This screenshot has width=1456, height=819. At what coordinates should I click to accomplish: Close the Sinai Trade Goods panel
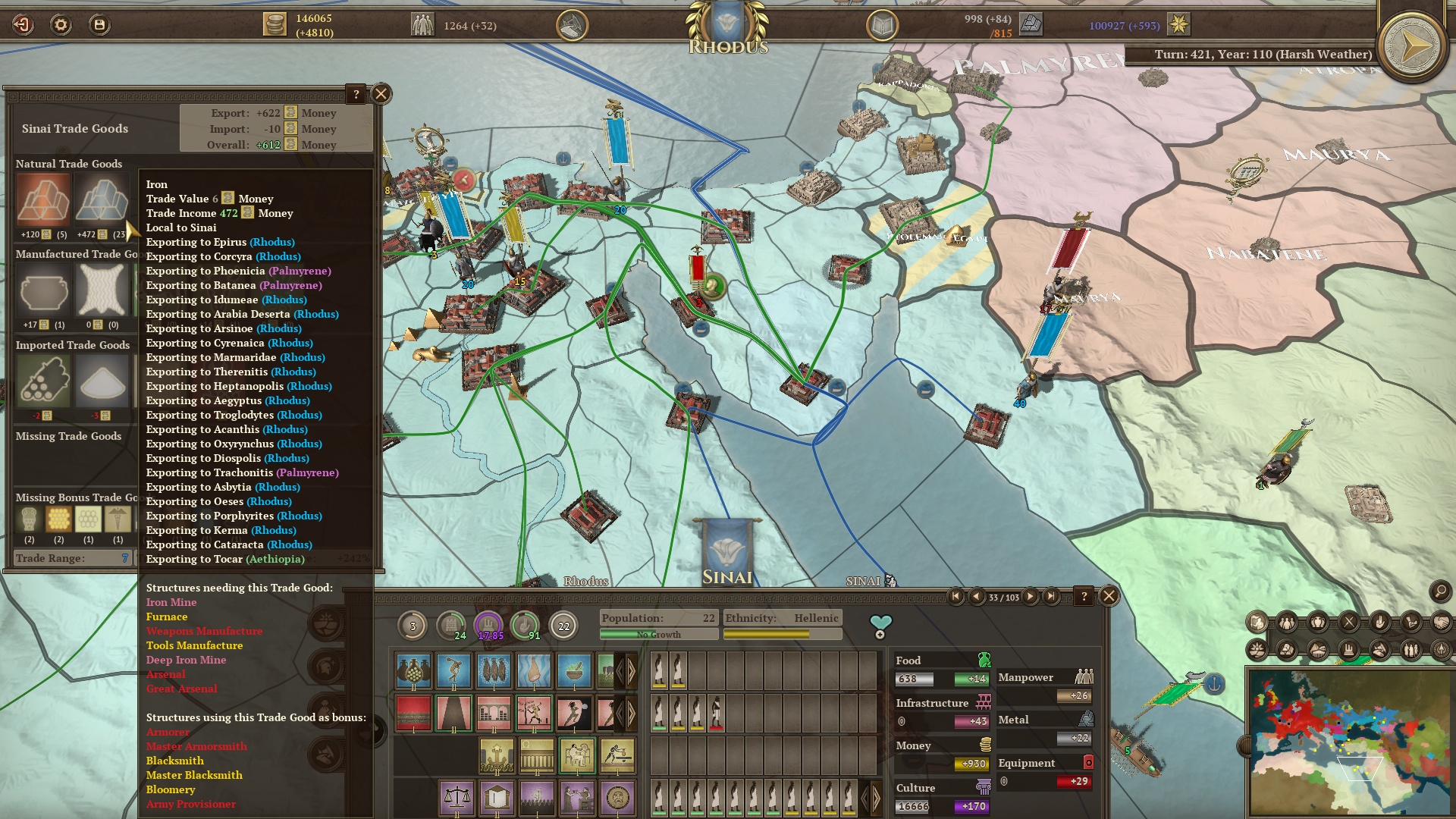[381, 94]
